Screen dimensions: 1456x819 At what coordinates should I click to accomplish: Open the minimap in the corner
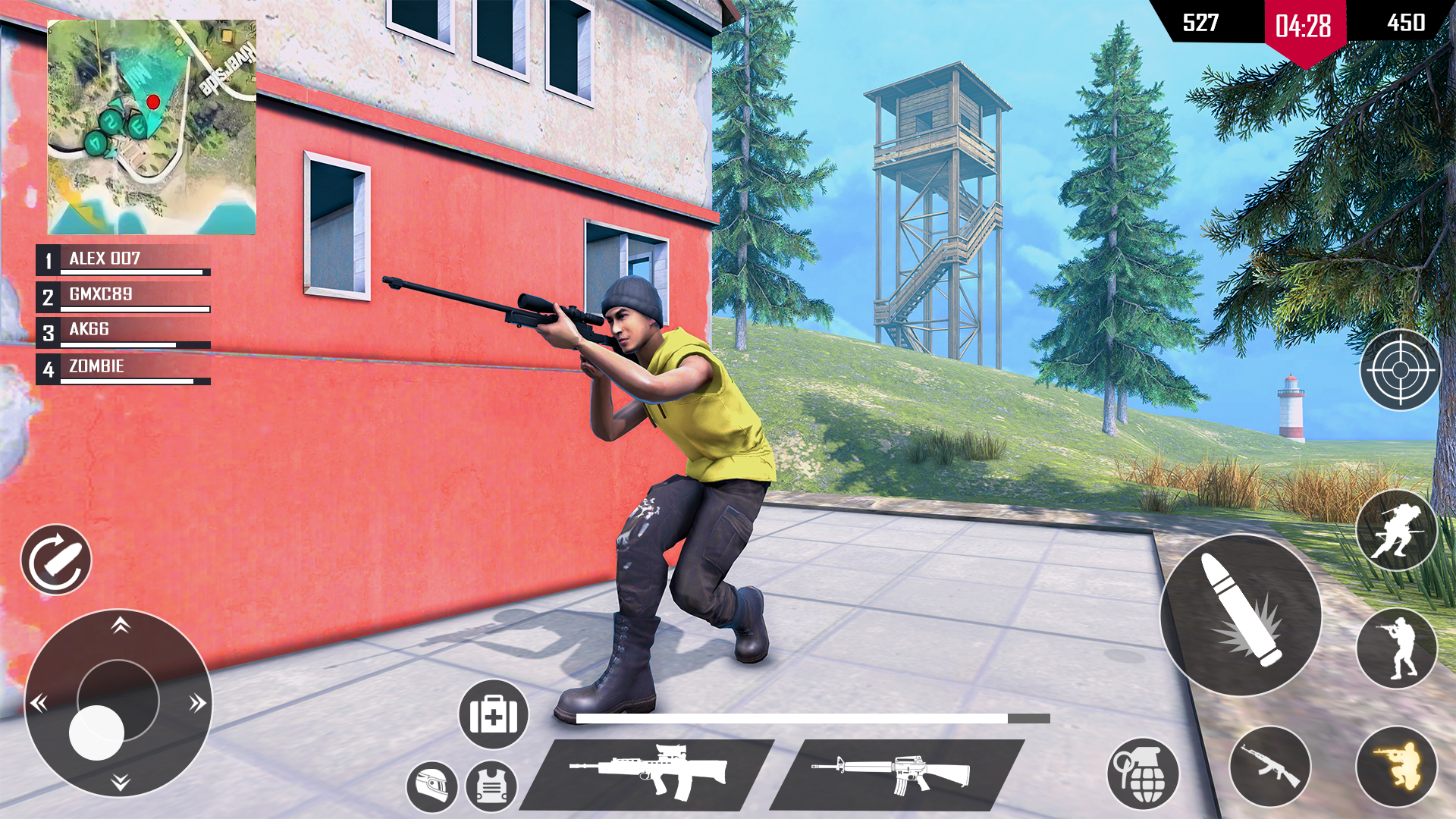(152, 125)
